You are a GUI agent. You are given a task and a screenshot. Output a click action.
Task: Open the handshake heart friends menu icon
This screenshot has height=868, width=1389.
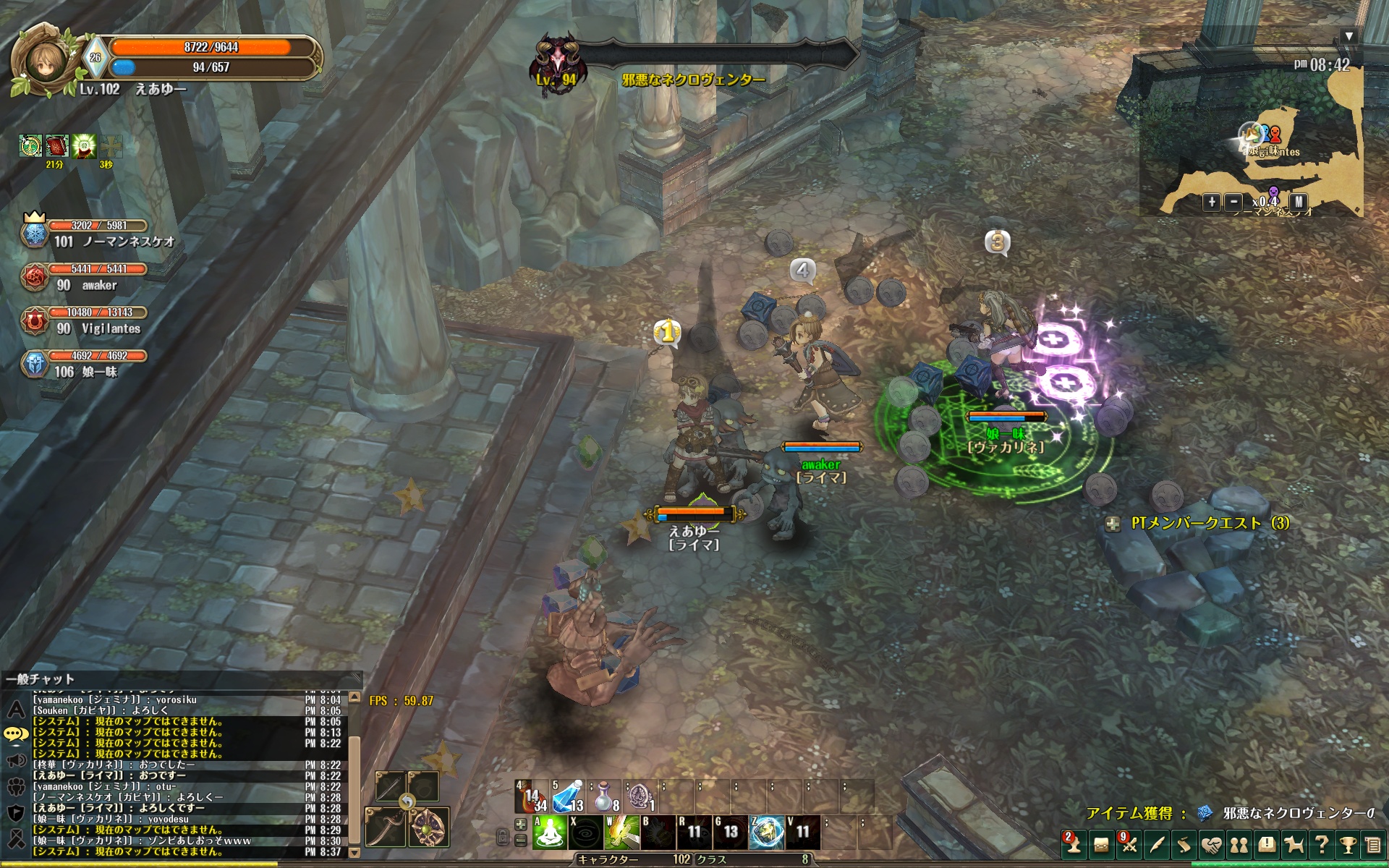(x=1212, y=844)
